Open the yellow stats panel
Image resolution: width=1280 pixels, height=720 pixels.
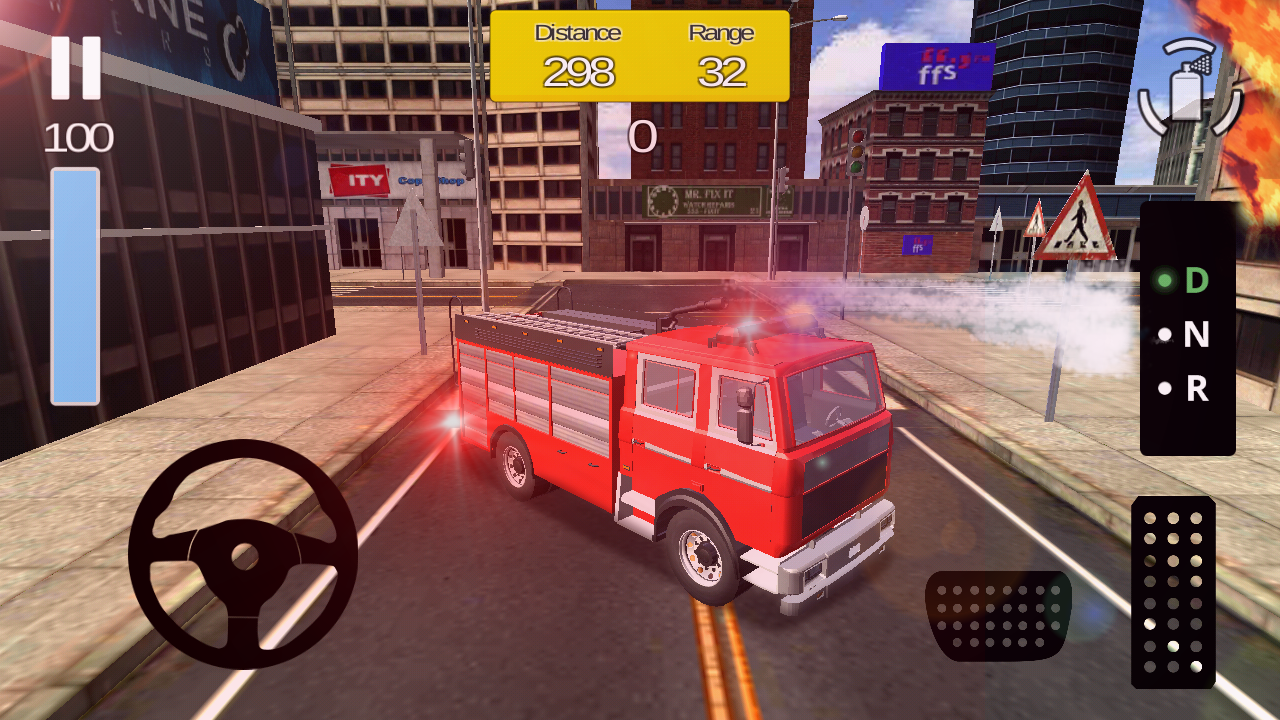point(640,55)
